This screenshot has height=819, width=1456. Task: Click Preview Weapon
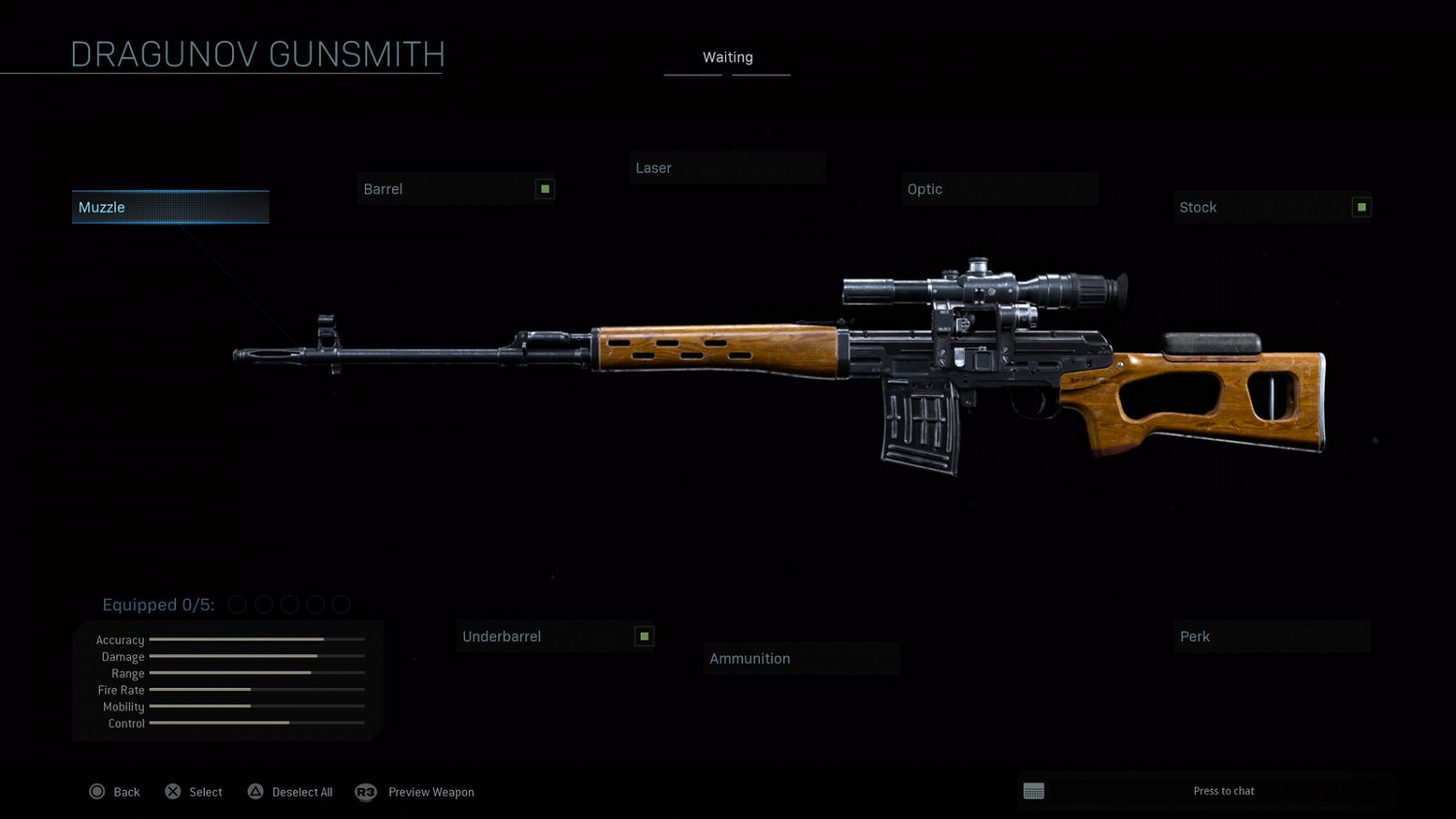click(415, 792)
